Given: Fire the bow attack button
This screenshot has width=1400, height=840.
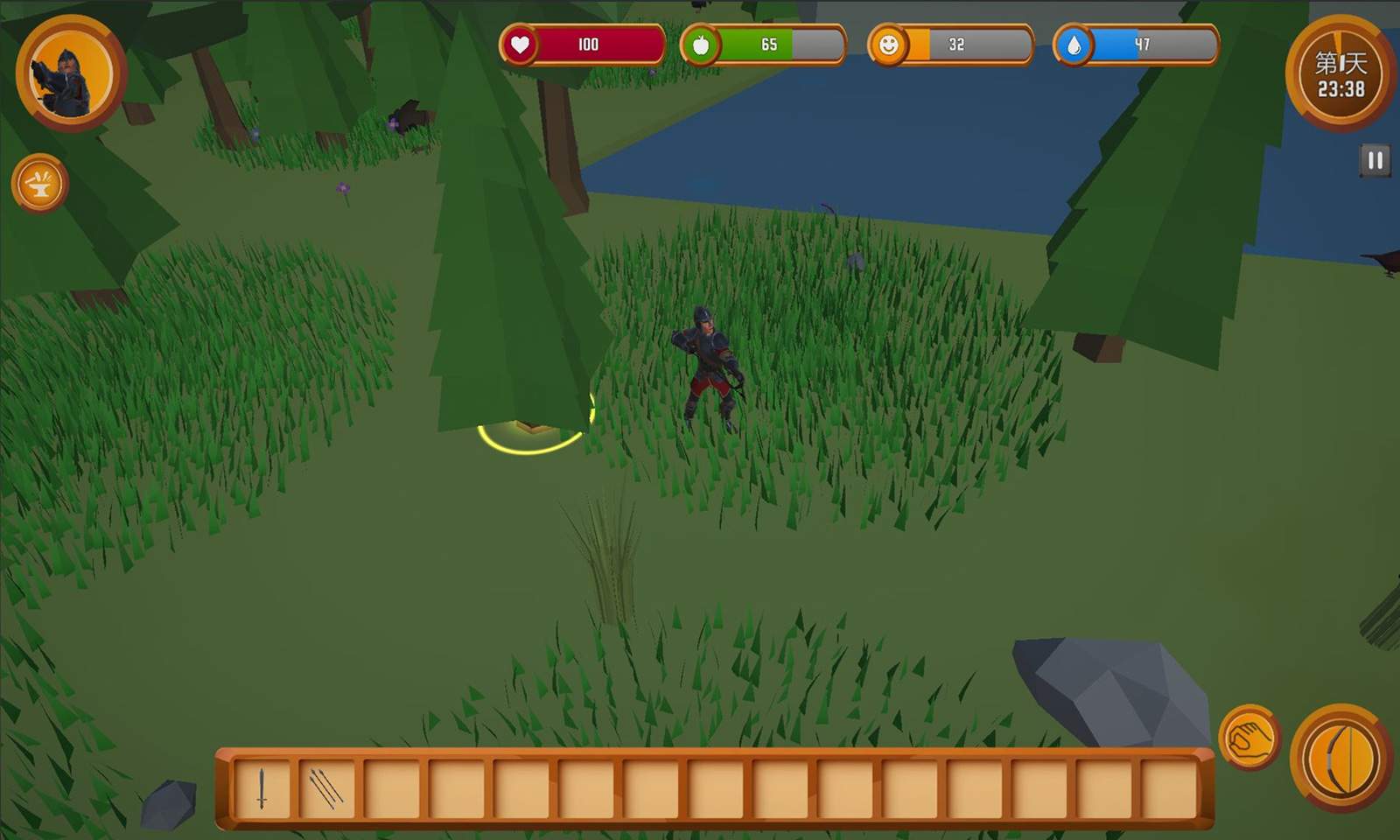Looking at the screenshot, I should [x=1341, y=759].
